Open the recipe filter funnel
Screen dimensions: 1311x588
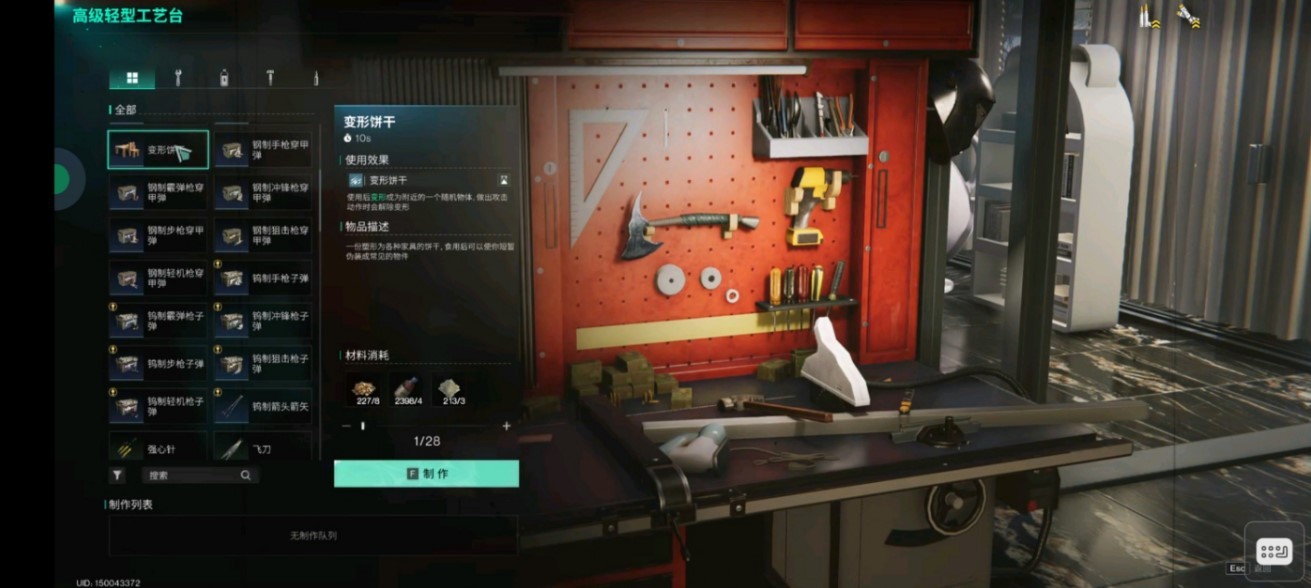point(117,476)
